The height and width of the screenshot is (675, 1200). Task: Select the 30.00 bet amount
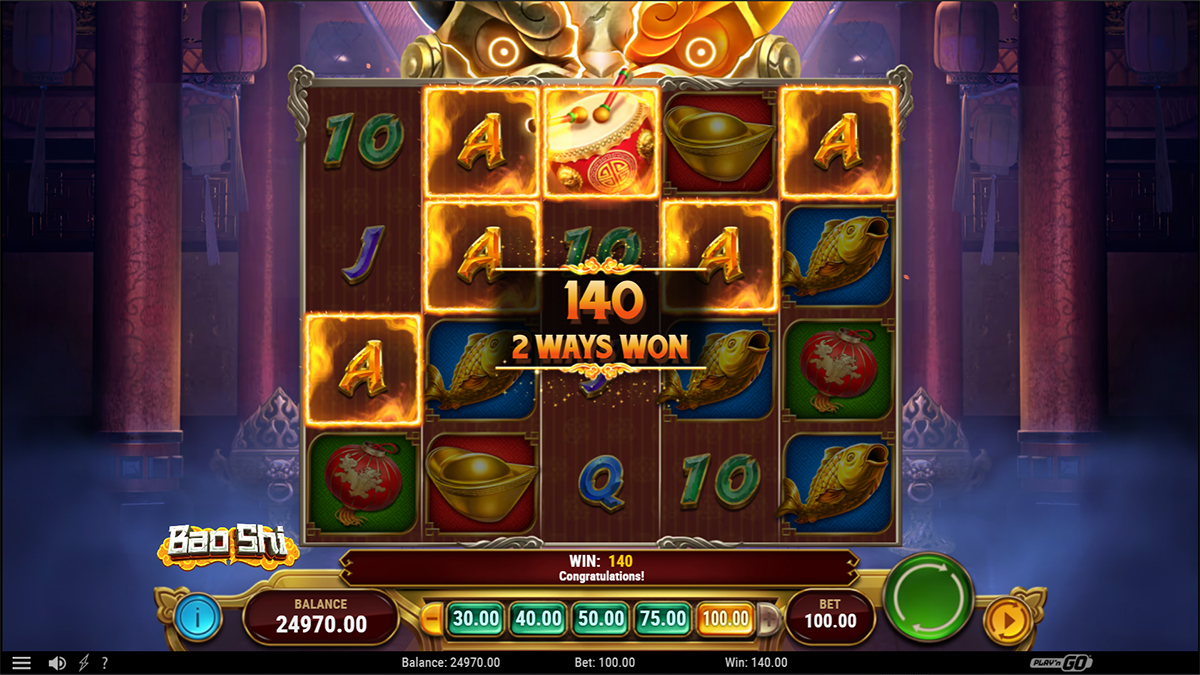(474, 619)
